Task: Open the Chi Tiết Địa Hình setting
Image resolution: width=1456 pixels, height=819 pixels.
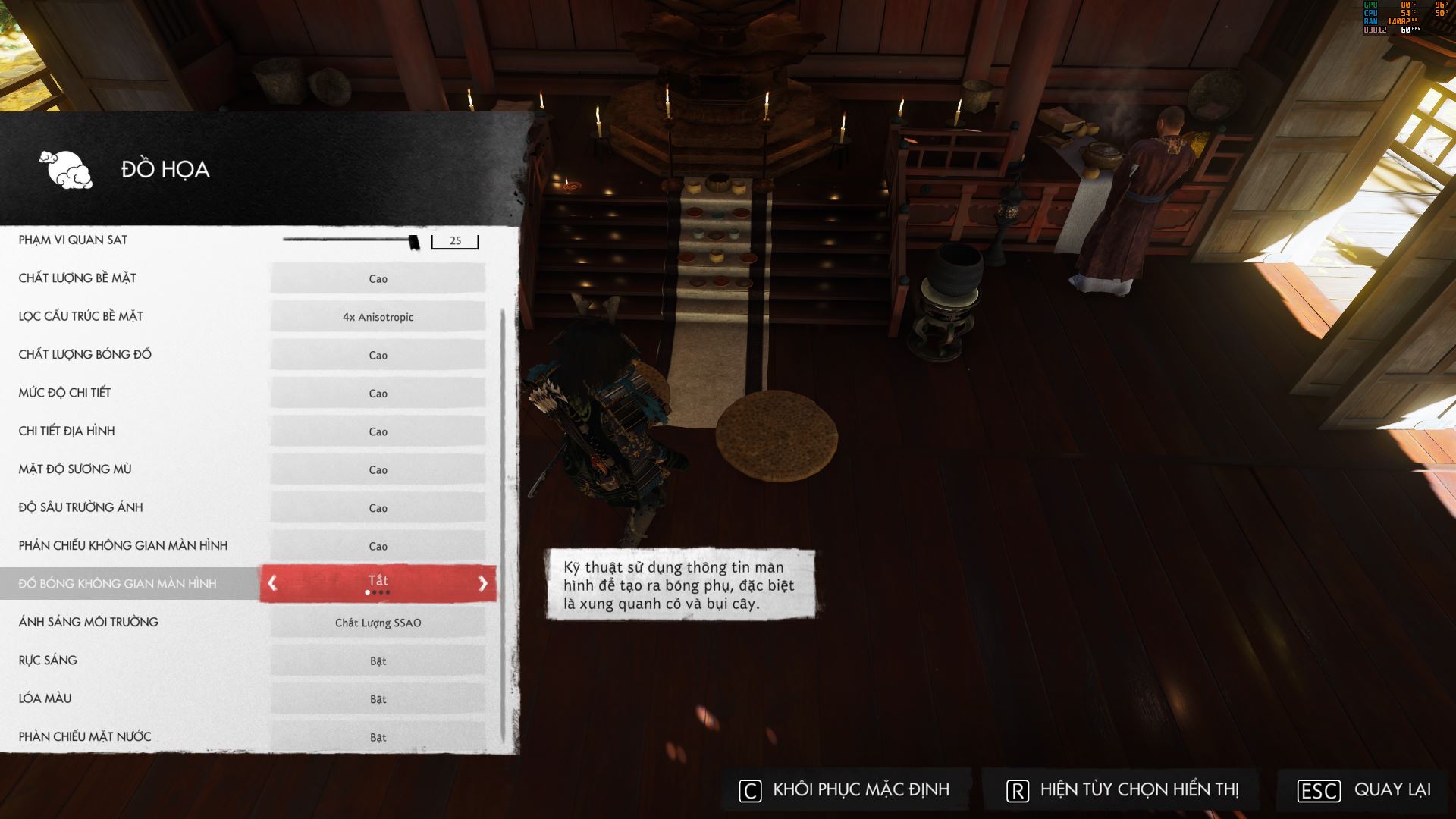Action: click(378, 431)
